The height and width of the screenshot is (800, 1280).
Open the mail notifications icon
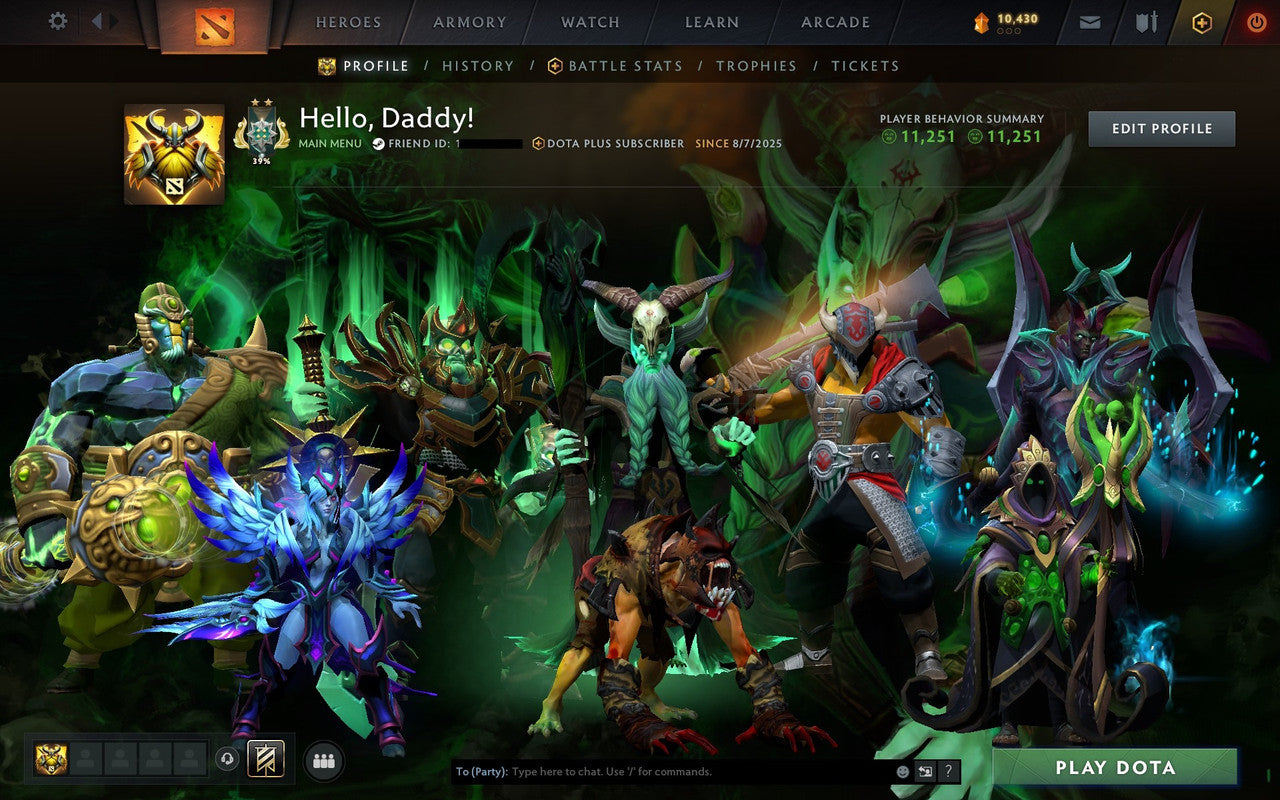click(x=1089, y=21)
